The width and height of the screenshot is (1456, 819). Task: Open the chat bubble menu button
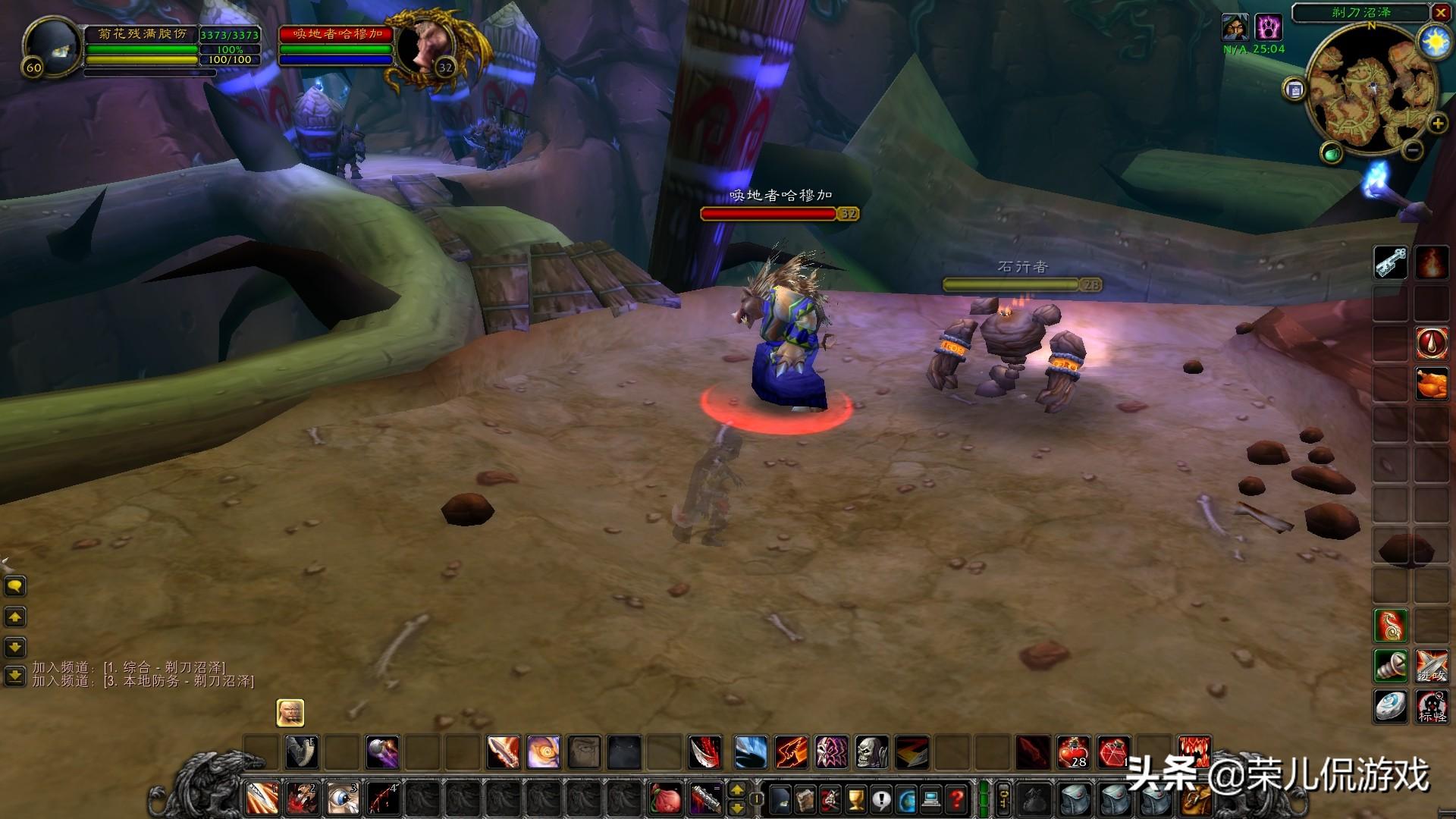coord(15,586)
